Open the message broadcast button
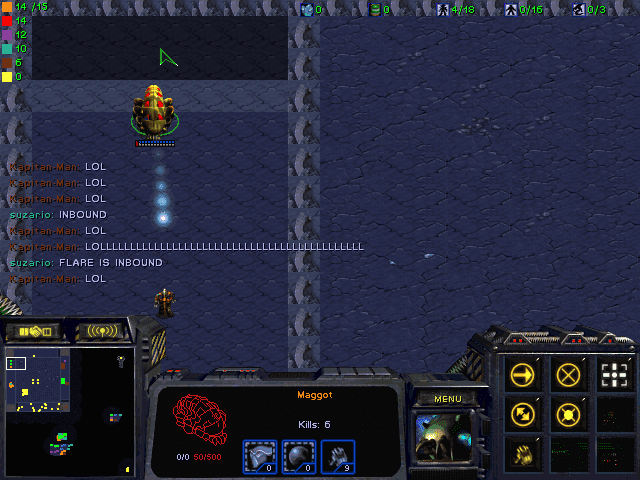 coord(102,331)
